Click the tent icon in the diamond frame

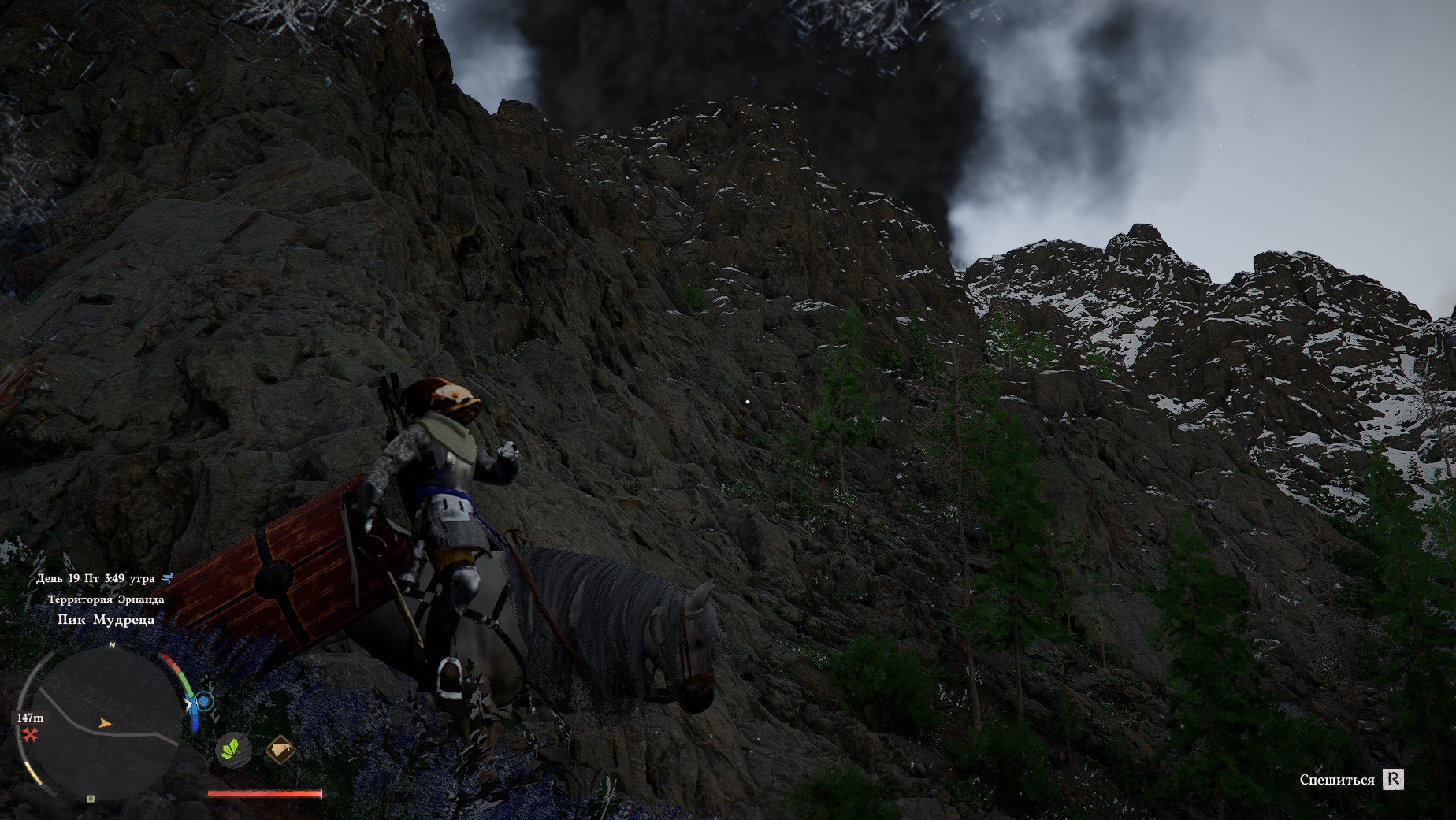click(x=280, y=750)
